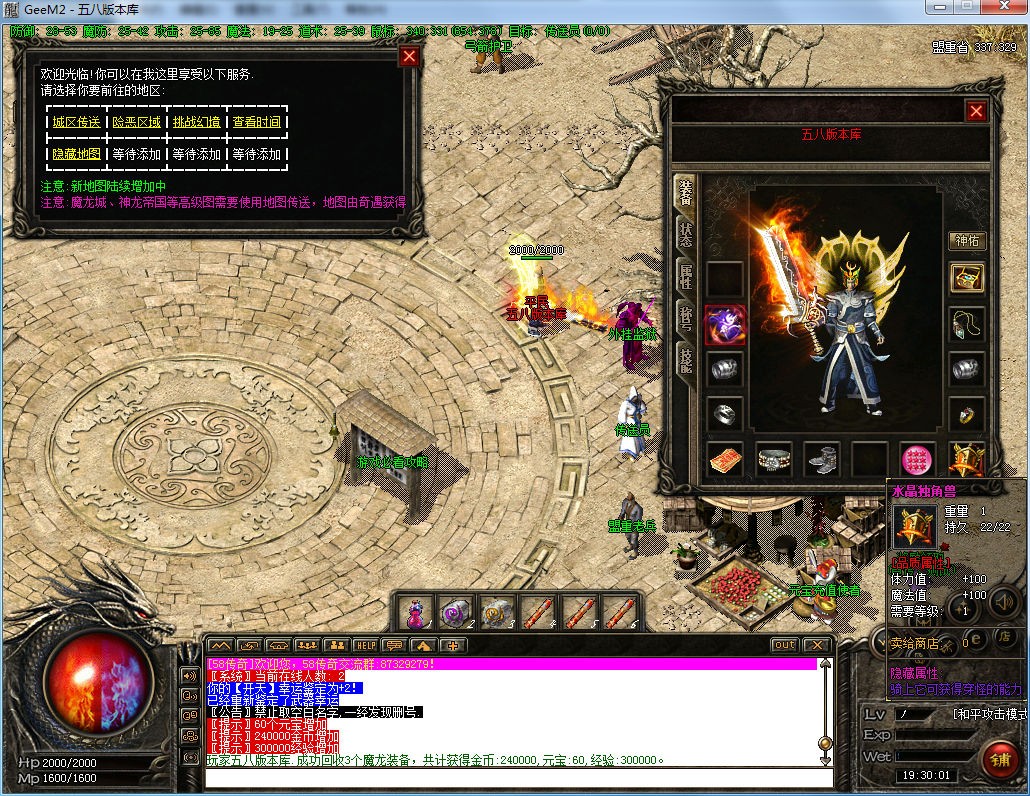Go to 隐藏地图 hidden map
The width and height of the screenshot is (1030, 796).
click(77, 155)
